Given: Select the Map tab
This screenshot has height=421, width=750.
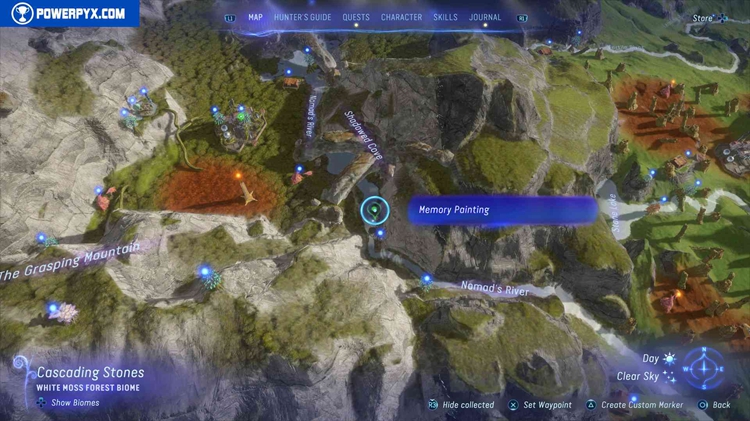Looking at the screenshot, I should click(255, 17).
